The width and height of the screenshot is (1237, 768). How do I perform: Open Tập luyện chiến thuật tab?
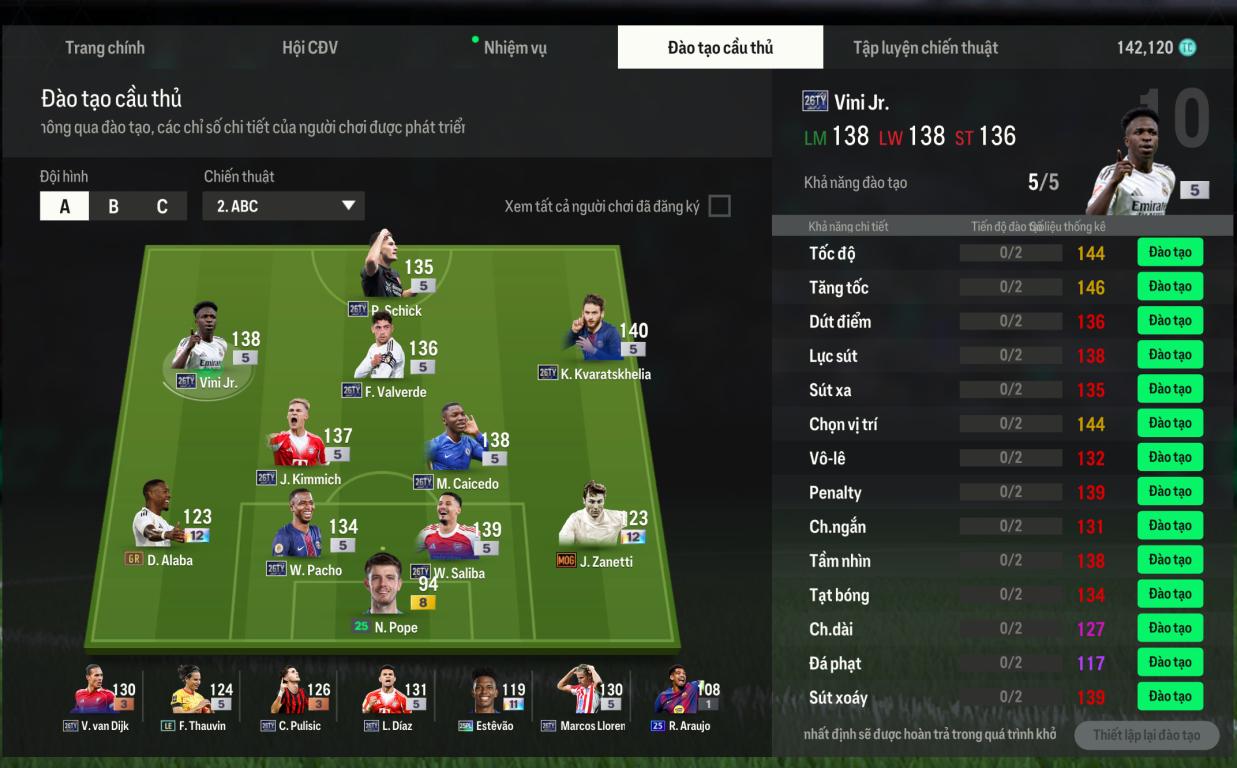pos(925,48)
